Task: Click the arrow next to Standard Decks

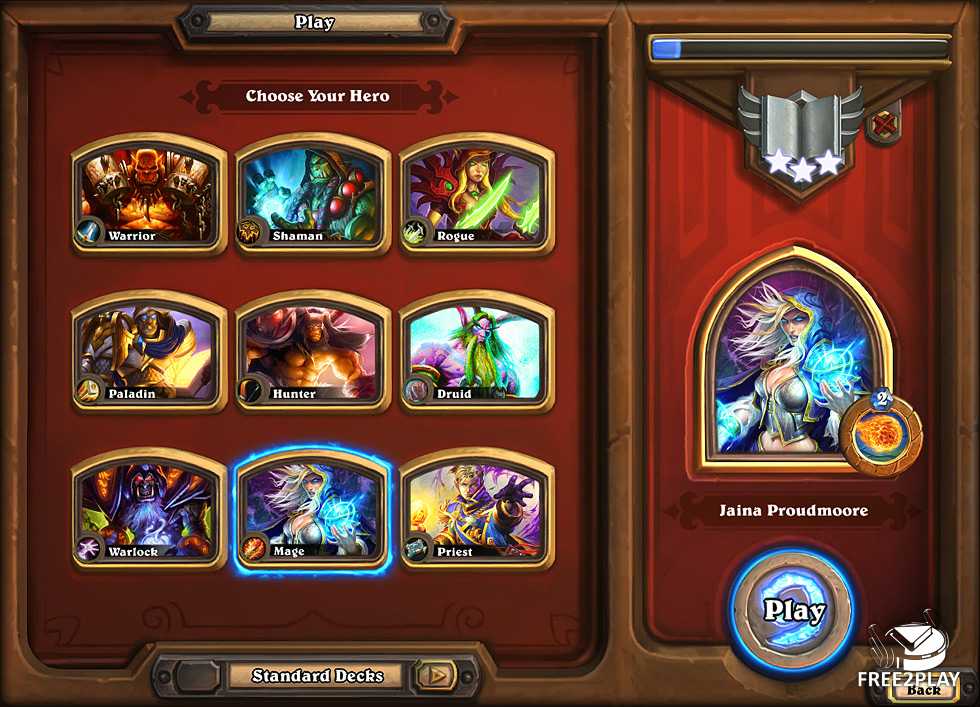Action: tap(435, 676)
